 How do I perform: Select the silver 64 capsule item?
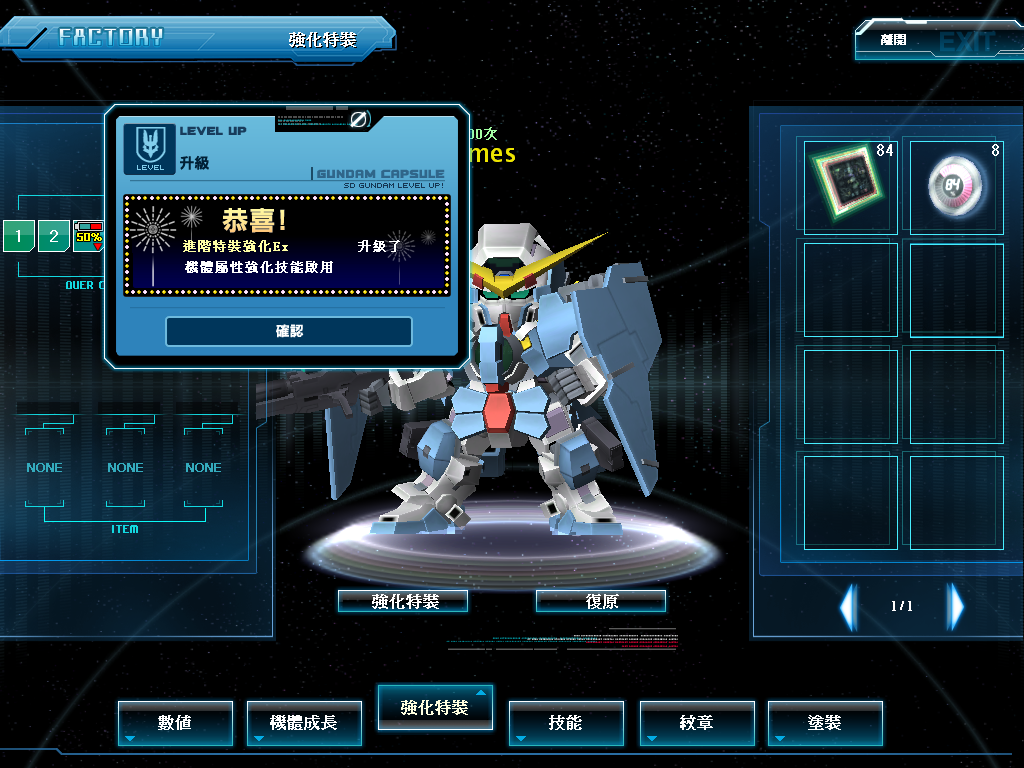(x=956, y=186)
